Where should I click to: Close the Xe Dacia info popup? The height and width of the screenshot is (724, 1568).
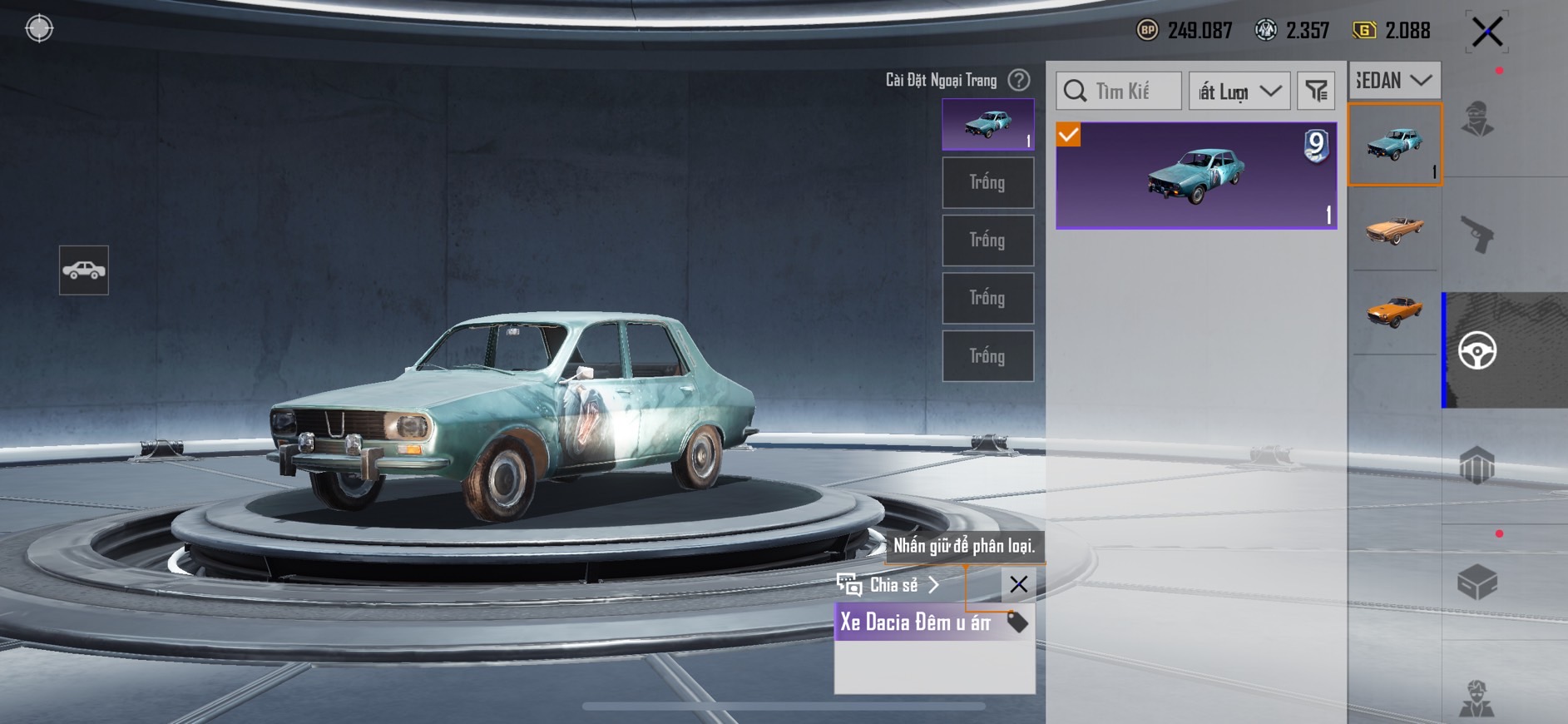[x=1018, y=584]
